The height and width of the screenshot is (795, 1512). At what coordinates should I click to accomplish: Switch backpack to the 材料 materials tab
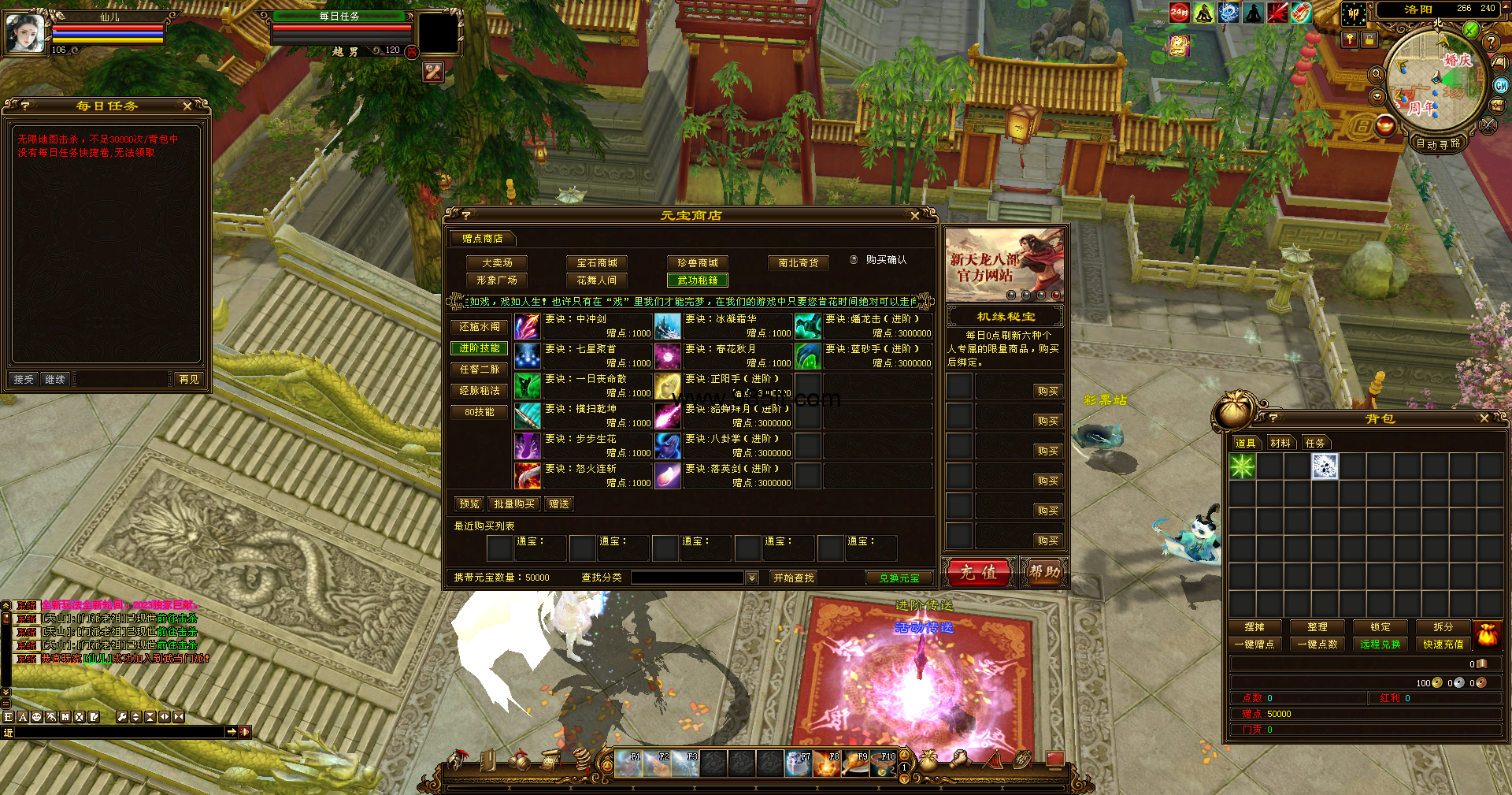coord(1280,443)
